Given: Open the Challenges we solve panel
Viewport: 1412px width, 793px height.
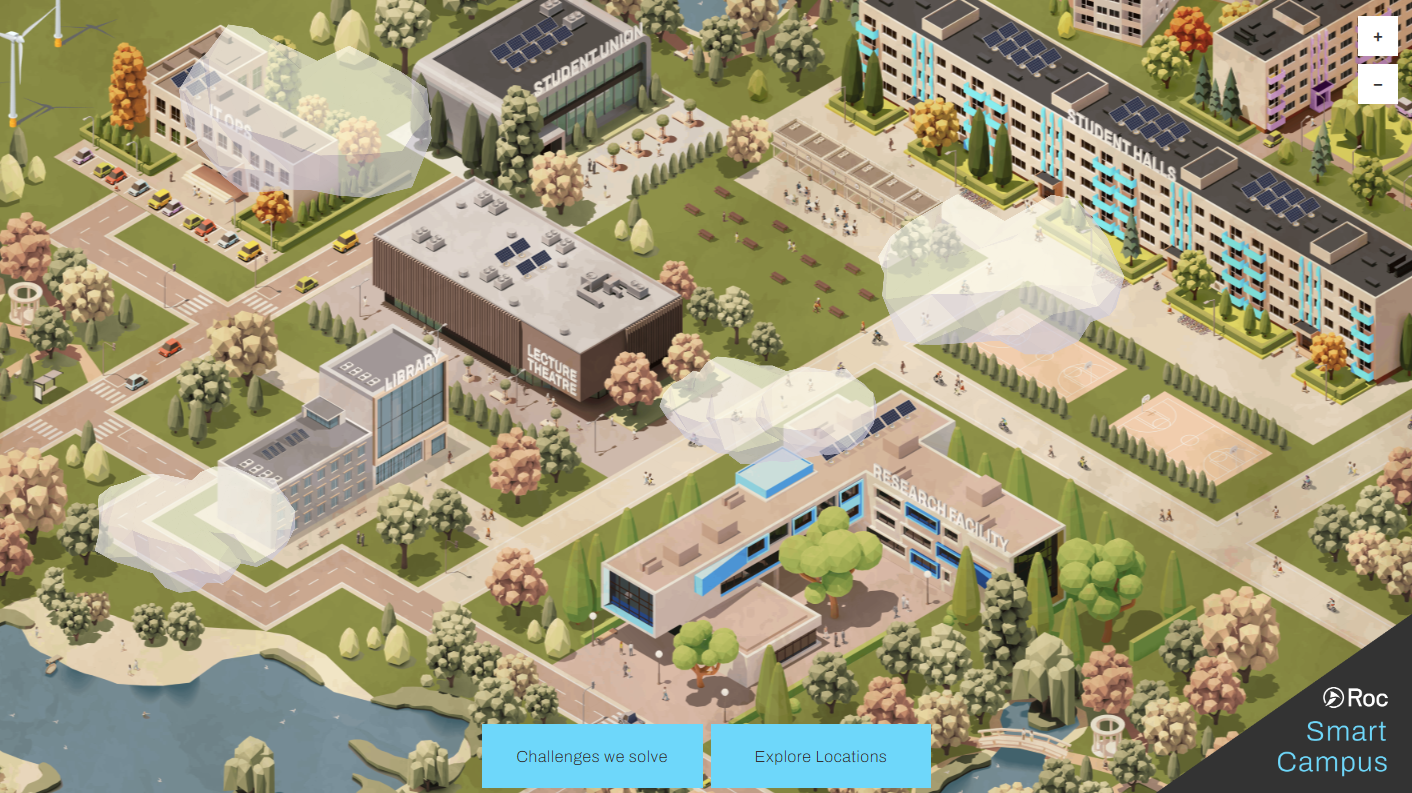Looking at the screenshot, I should click(x=592, y=756).
